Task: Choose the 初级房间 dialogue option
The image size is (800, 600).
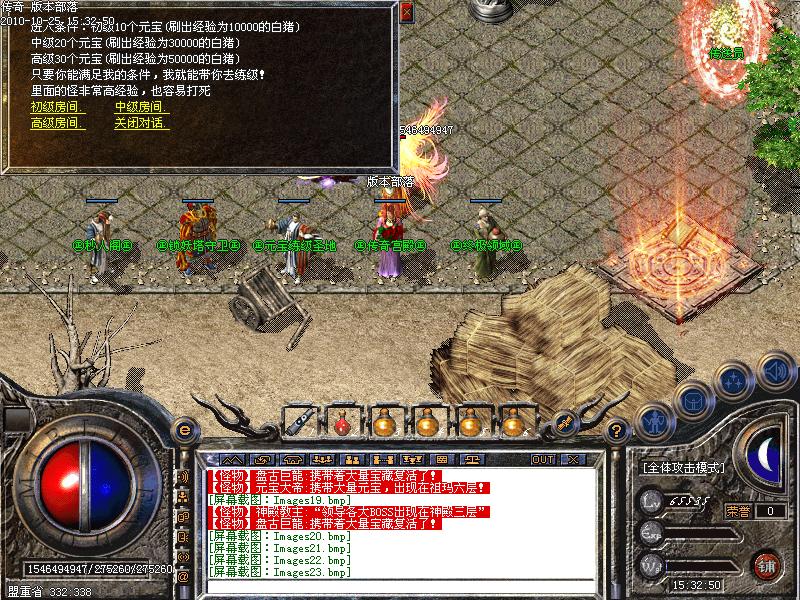Action: pyautogui.click(x=55, y=107)
